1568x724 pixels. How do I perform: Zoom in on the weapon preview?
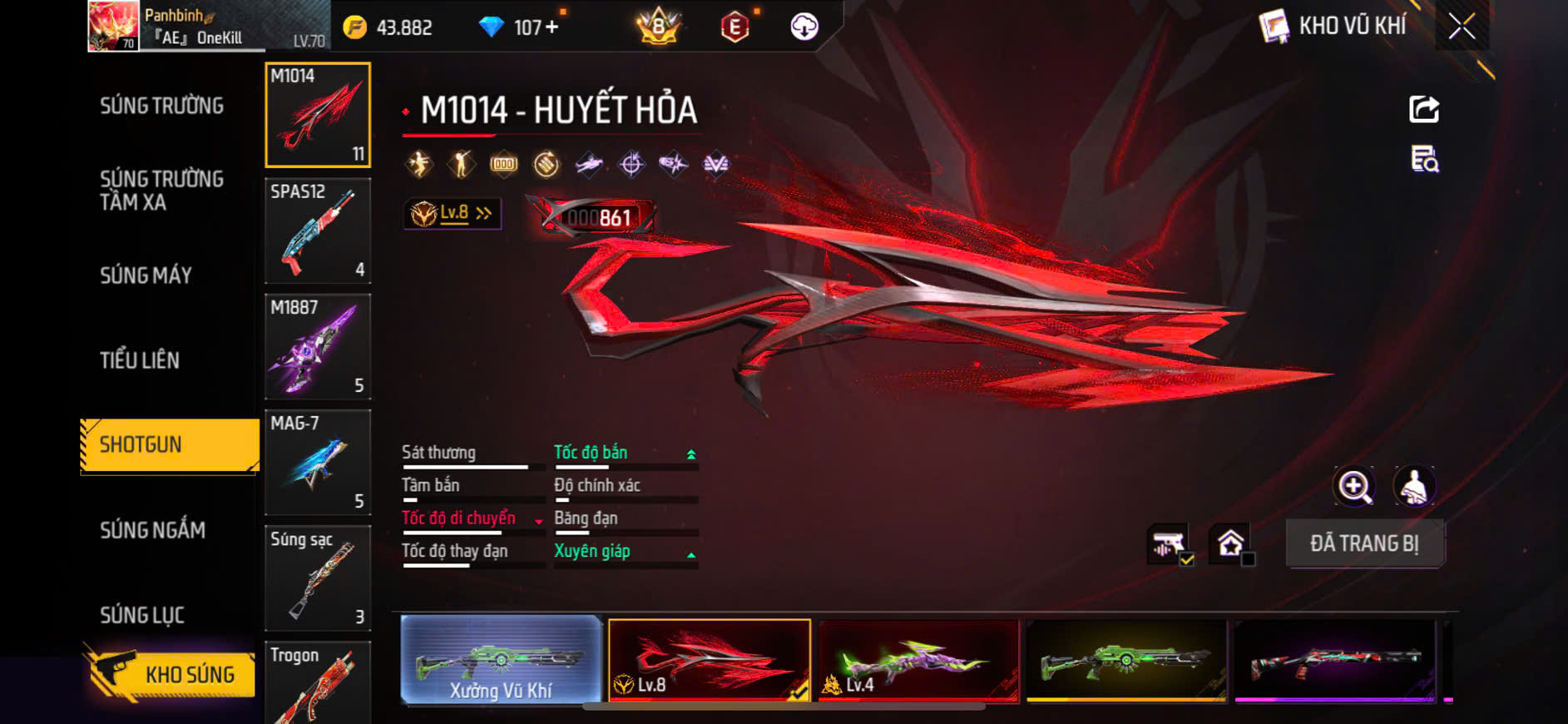coord(1354,487)
